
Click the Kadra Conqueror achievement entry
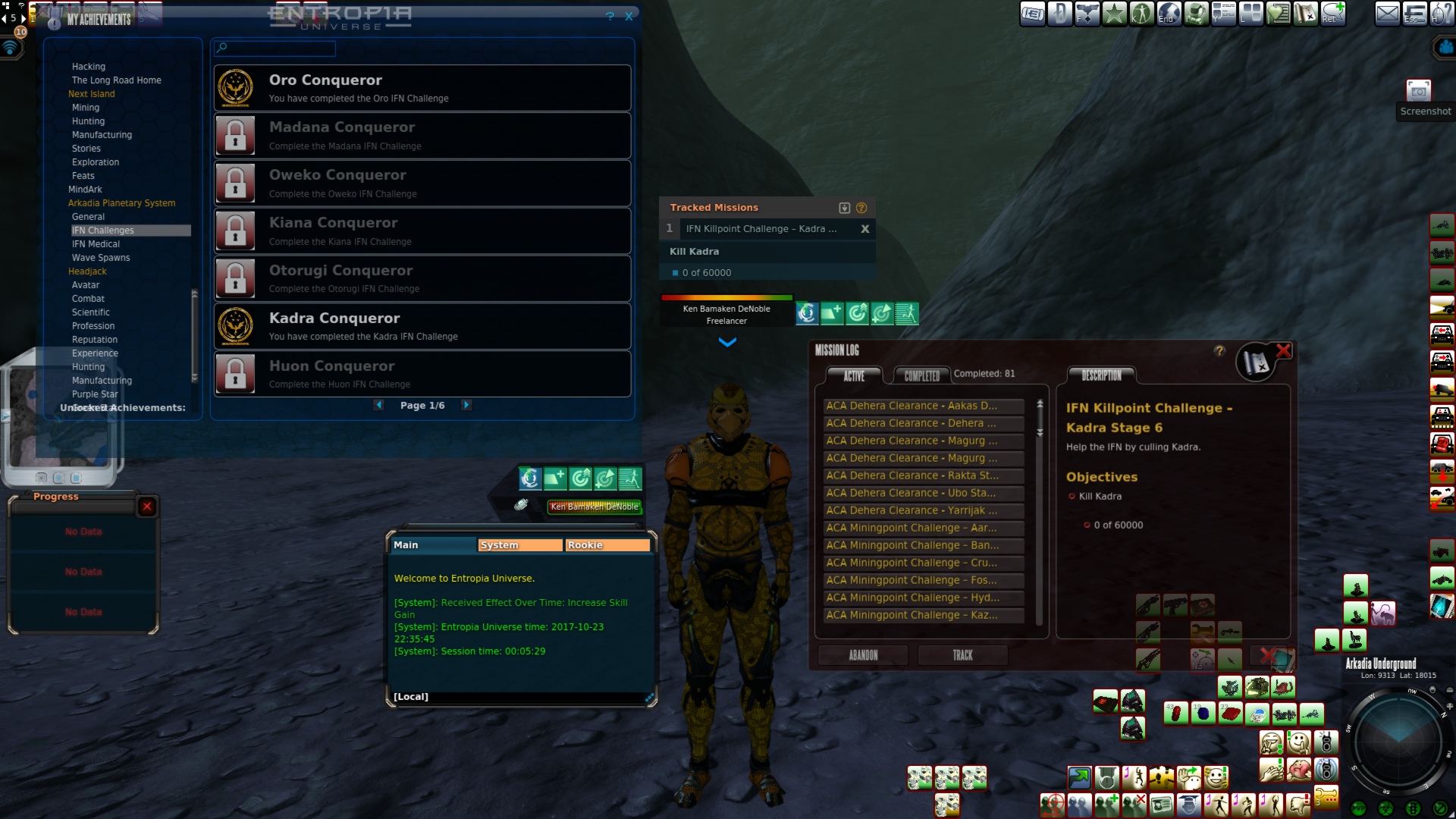click(x=422, y=326)
